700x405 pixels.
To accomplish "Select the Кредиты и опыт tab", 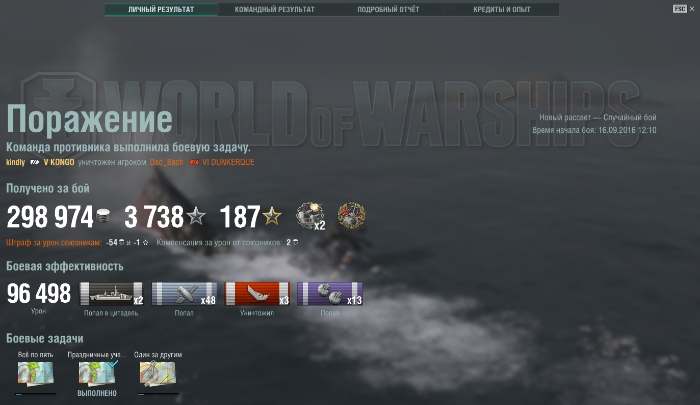I will click(x=502, y=10).
